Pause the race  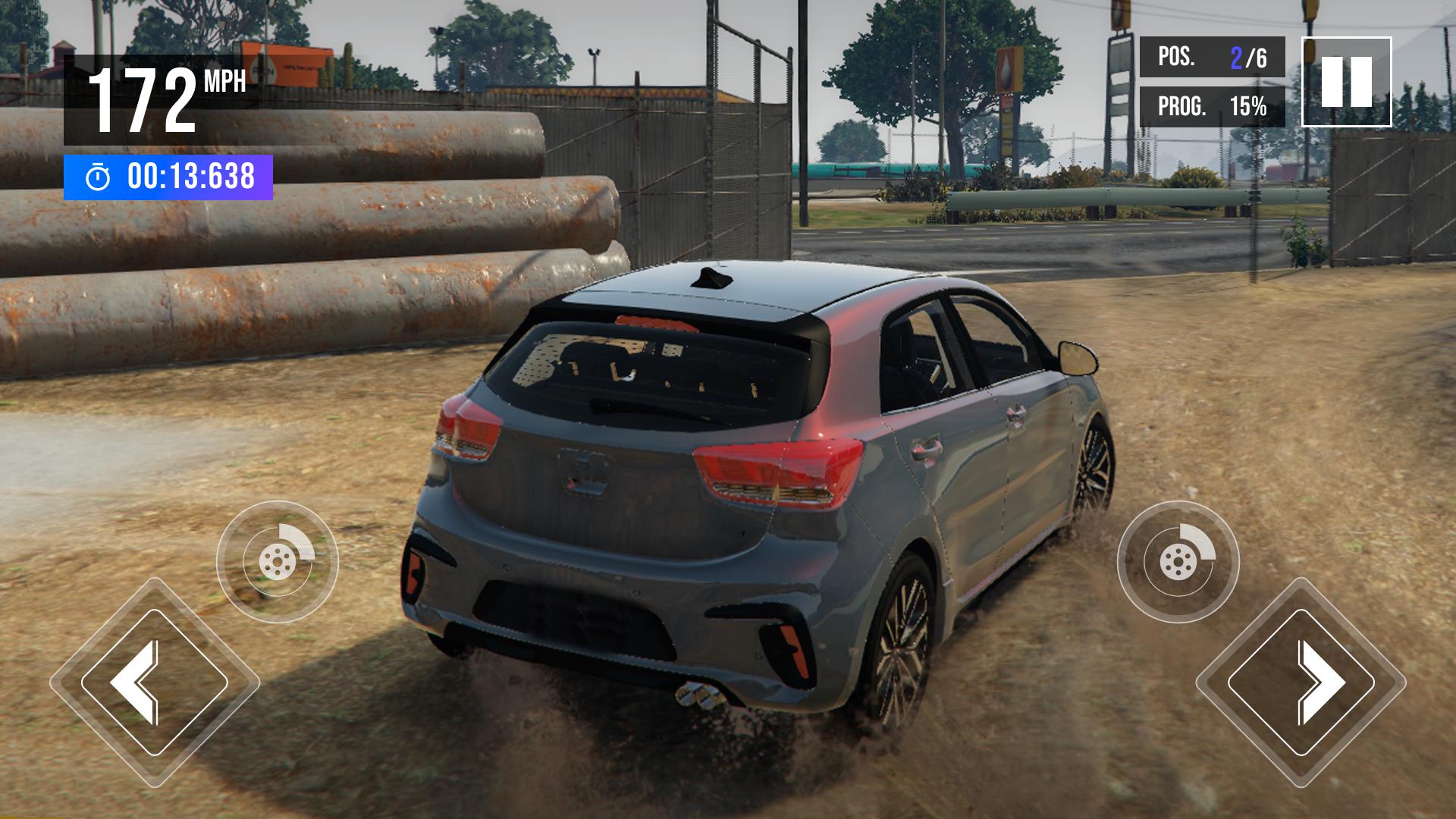tap(1346, 81)
